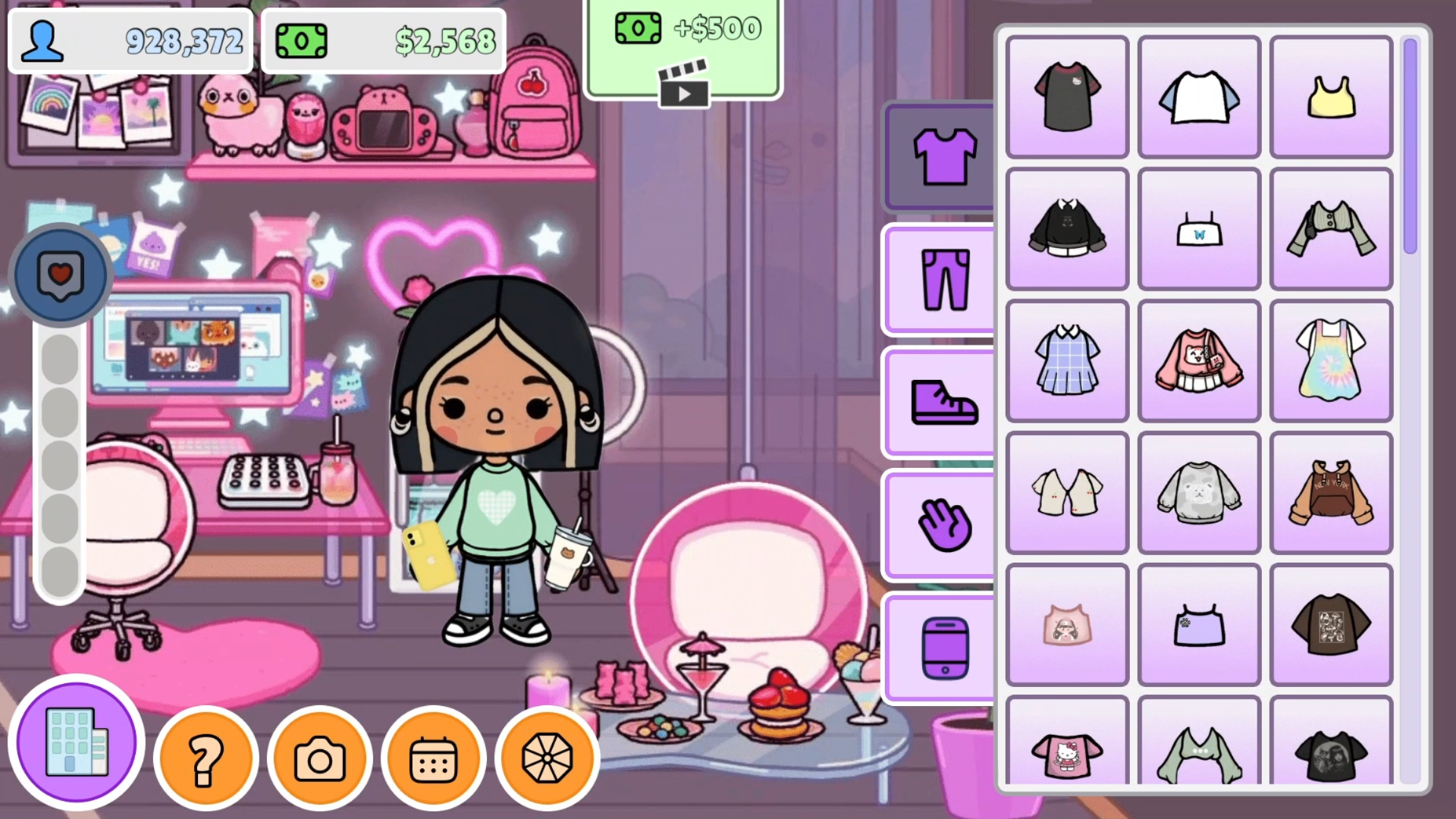Open the question mark help button
1456x819 pixels.
coord(206,757)
